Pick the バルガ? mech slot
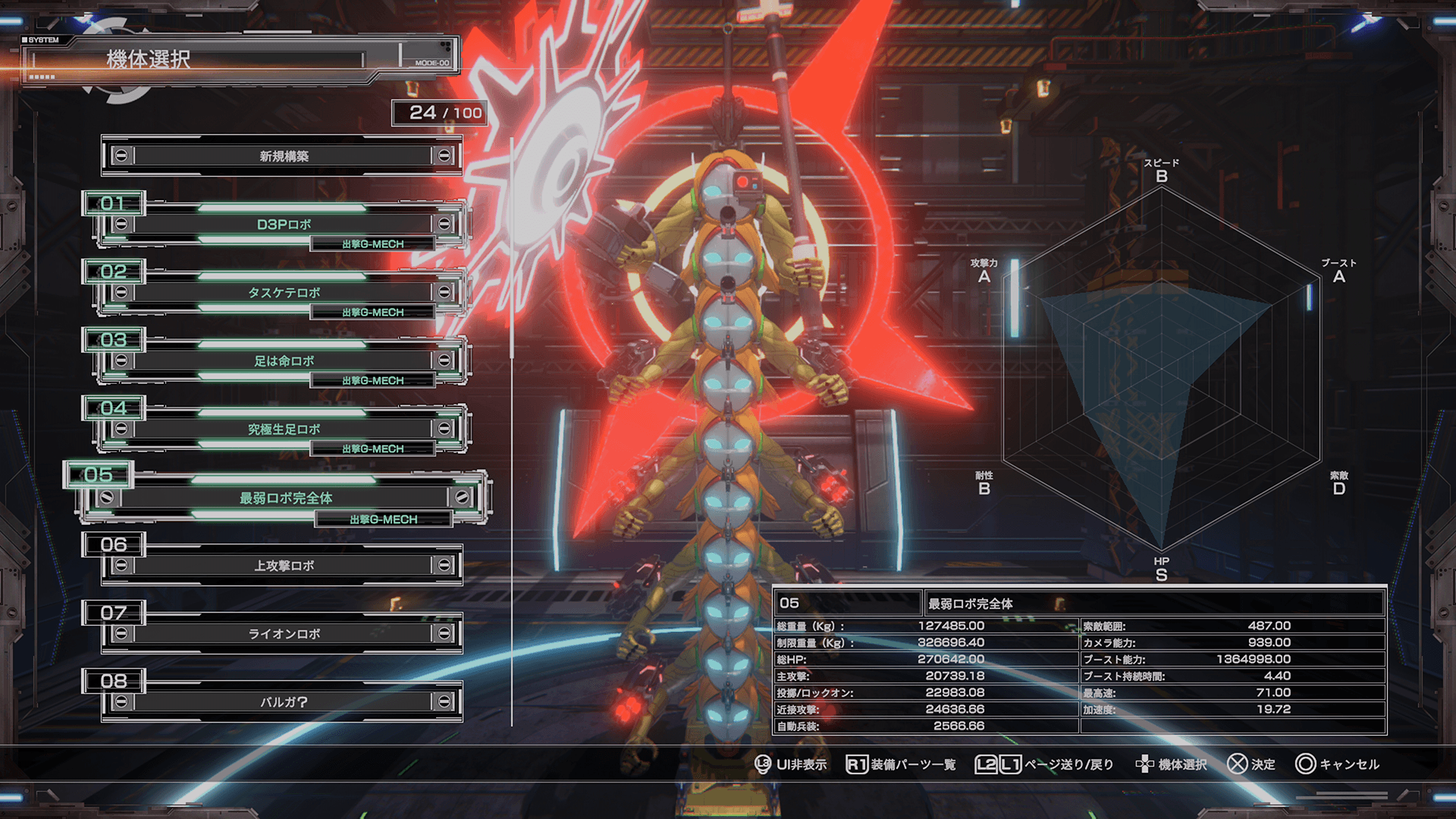Screen dimensions: 1456x819 tap(283, 702)
